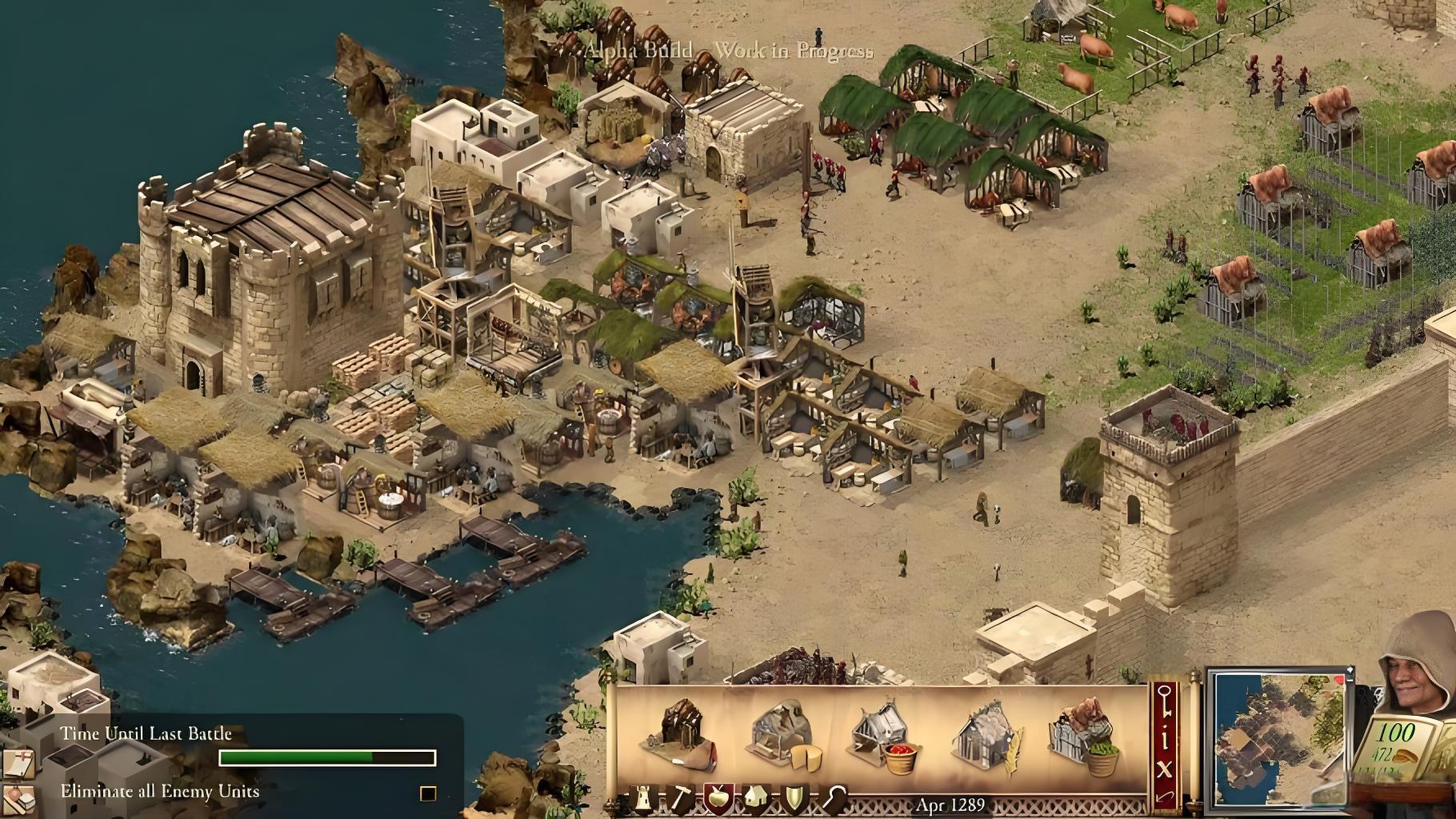Click the stacked books icon
The height and width of the screenshot is (819, 1456).
point(19,800)
